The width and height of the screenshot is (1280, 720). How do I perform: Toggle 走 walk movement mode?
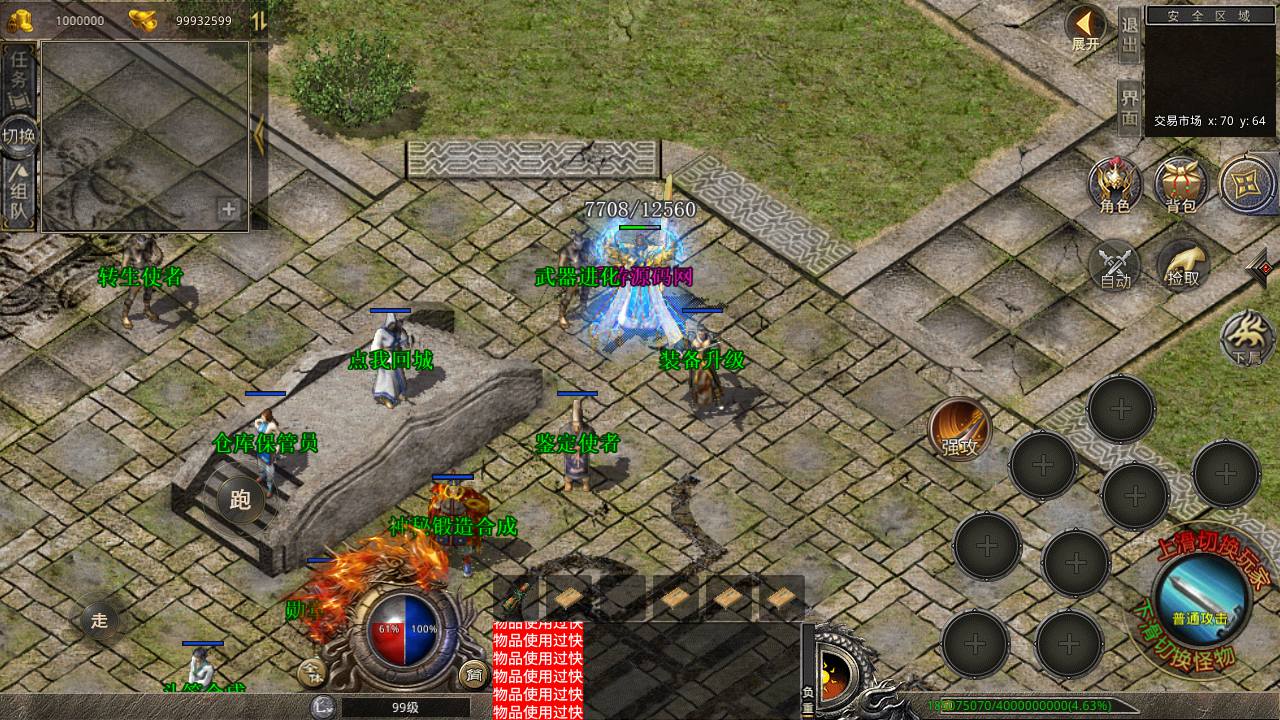(x=99, y=620)
